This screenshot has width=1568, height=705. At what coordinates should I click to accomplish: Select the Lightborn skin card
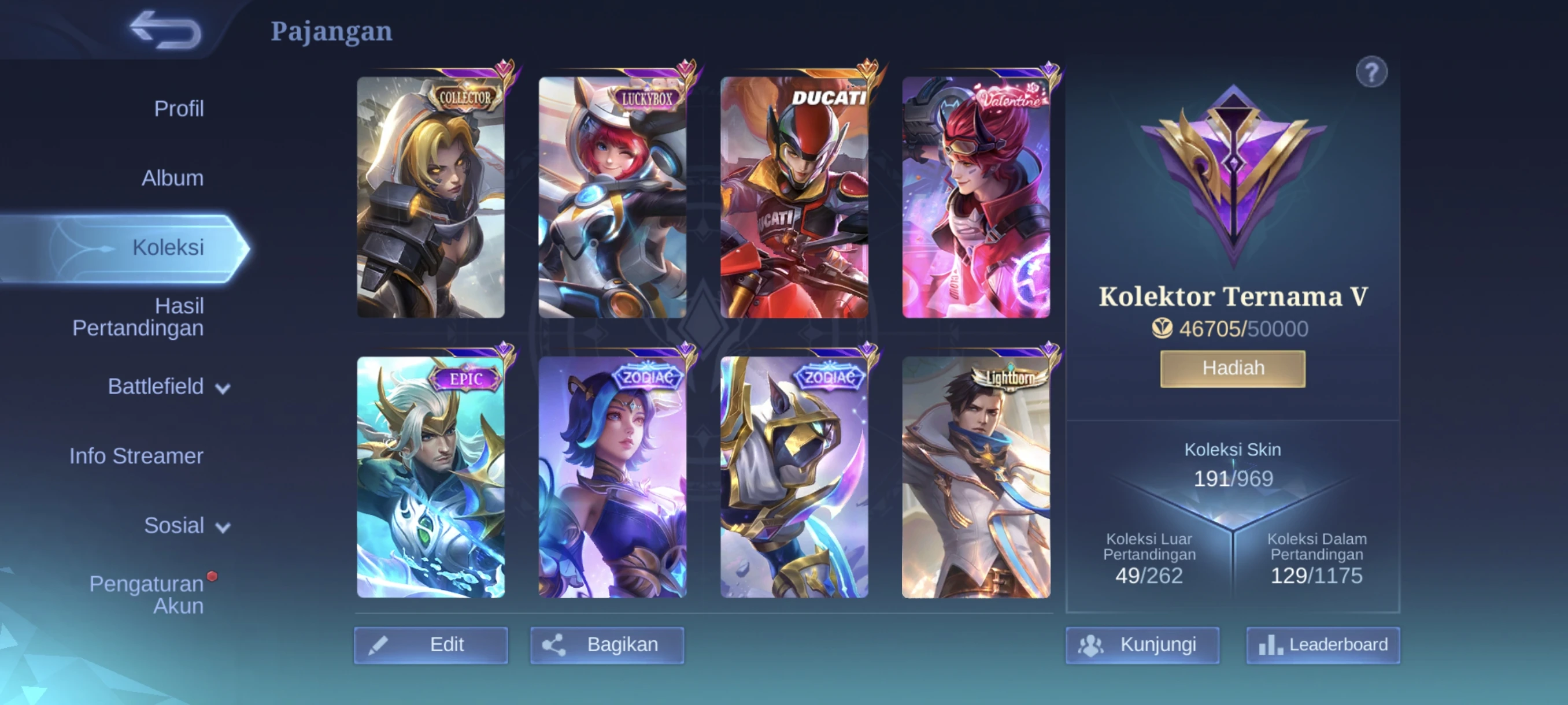(976, 477)
